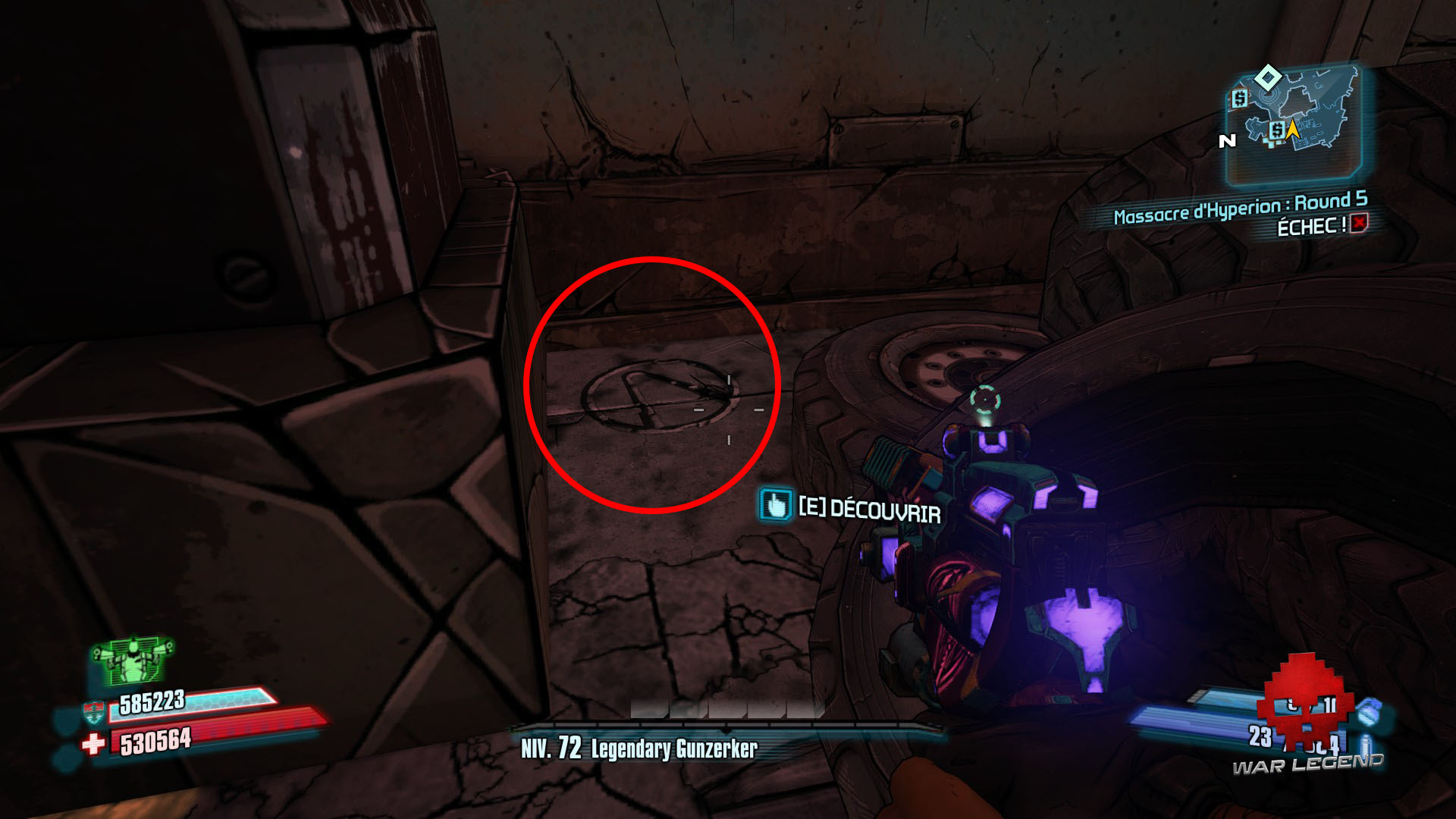Click the white diamond waypoint above the minimap
Screen dimensions: 1456x819
[1268, 77]
